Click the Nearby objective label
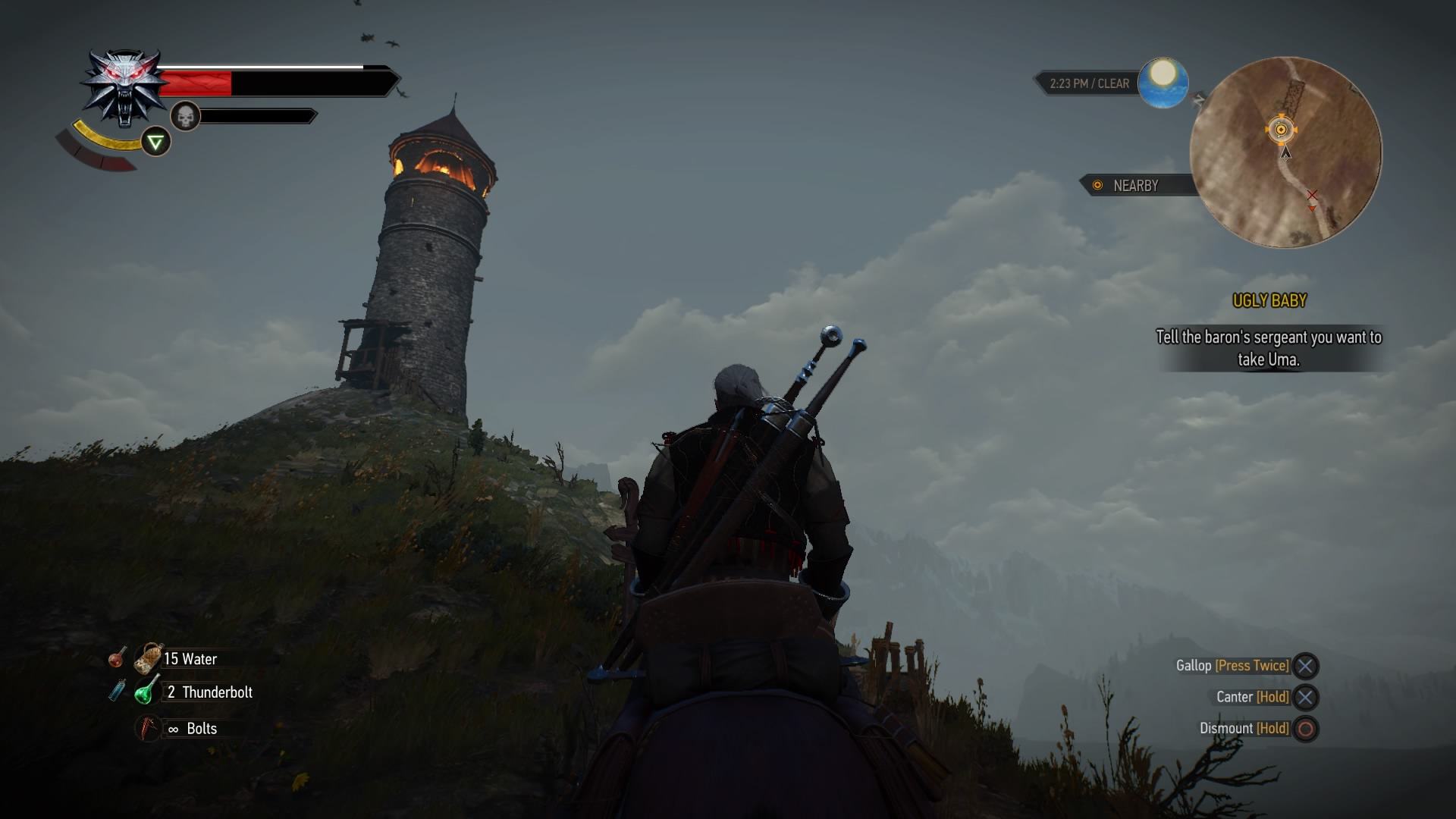1456x819 pixels. tap(1134, 186)
